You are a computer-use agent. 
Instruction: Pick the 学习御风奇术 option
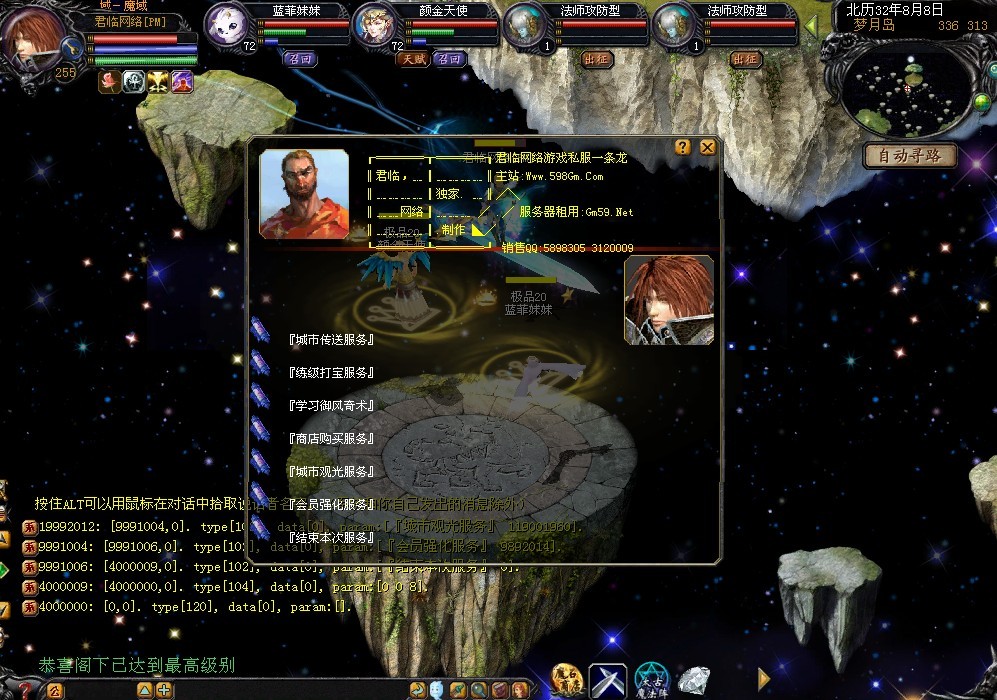pos(330,406)
